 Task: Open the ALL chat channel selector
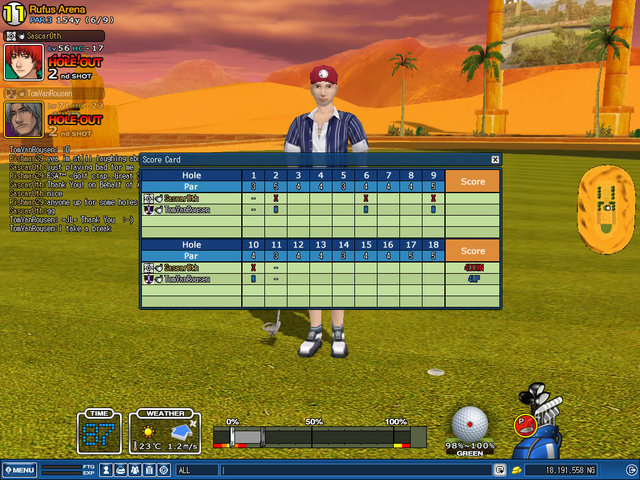(196, 469)
